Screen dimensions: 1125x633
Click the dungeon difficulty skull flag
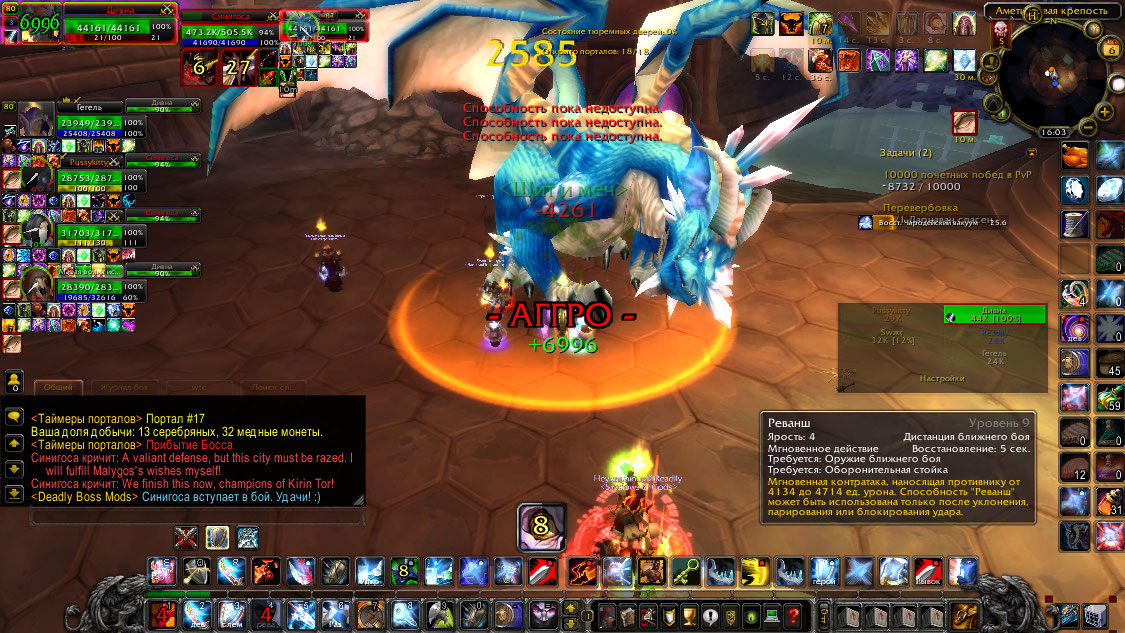pos(1002,35)
